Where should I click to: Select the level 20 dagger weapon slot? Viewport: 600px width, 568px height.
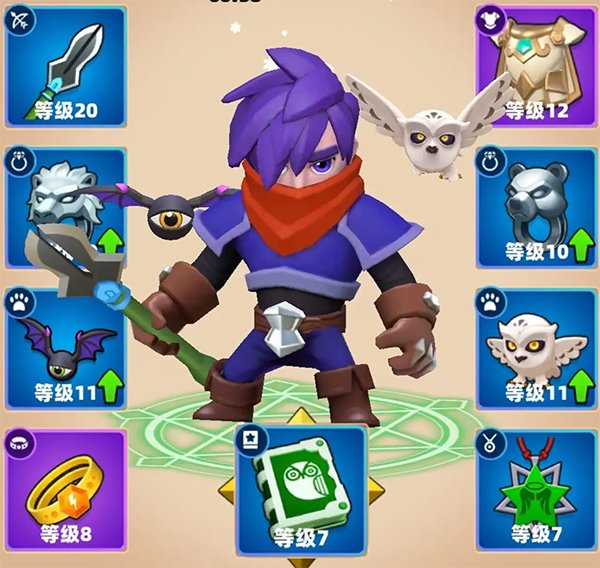click(x=64, y=64)
